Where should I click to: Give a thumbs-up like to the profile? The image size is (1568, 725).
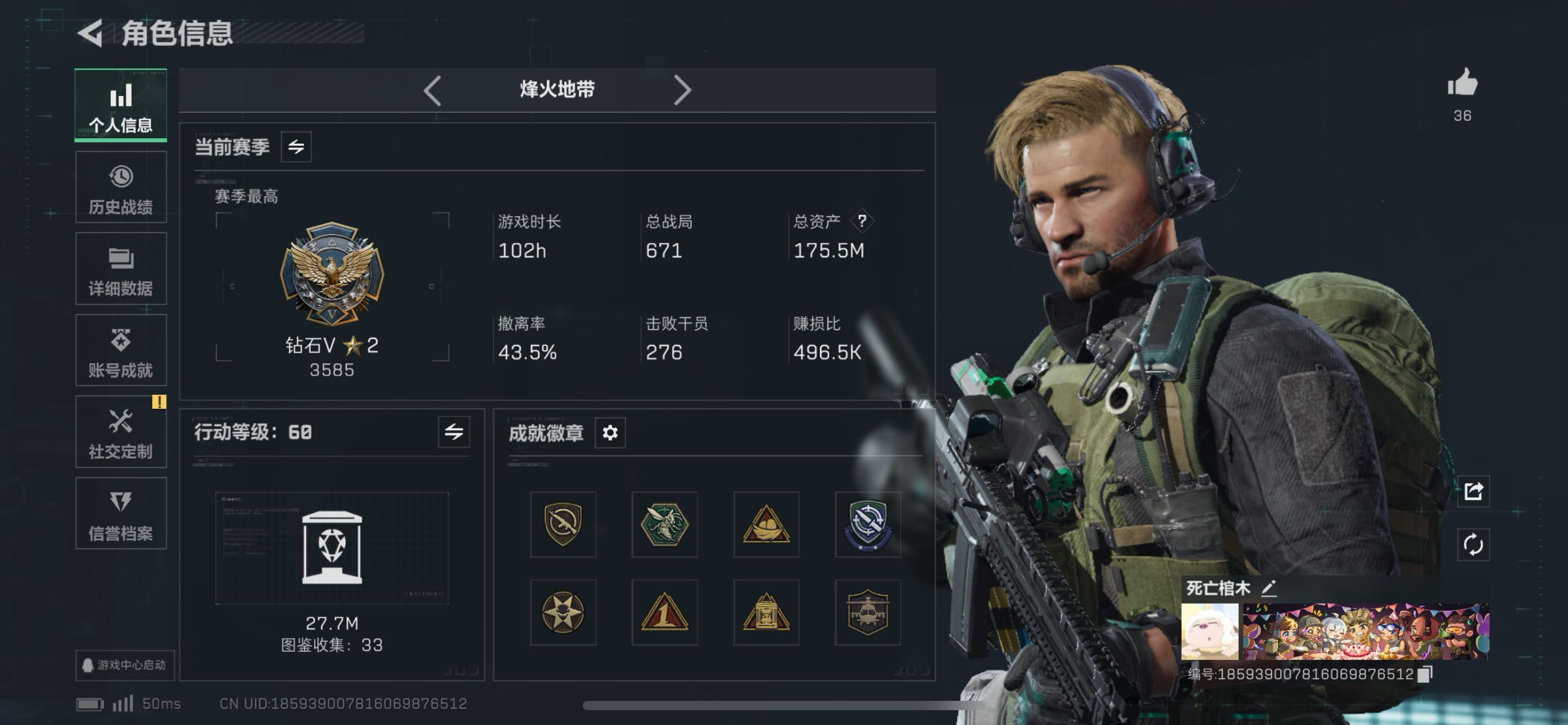pos(1462,84)
